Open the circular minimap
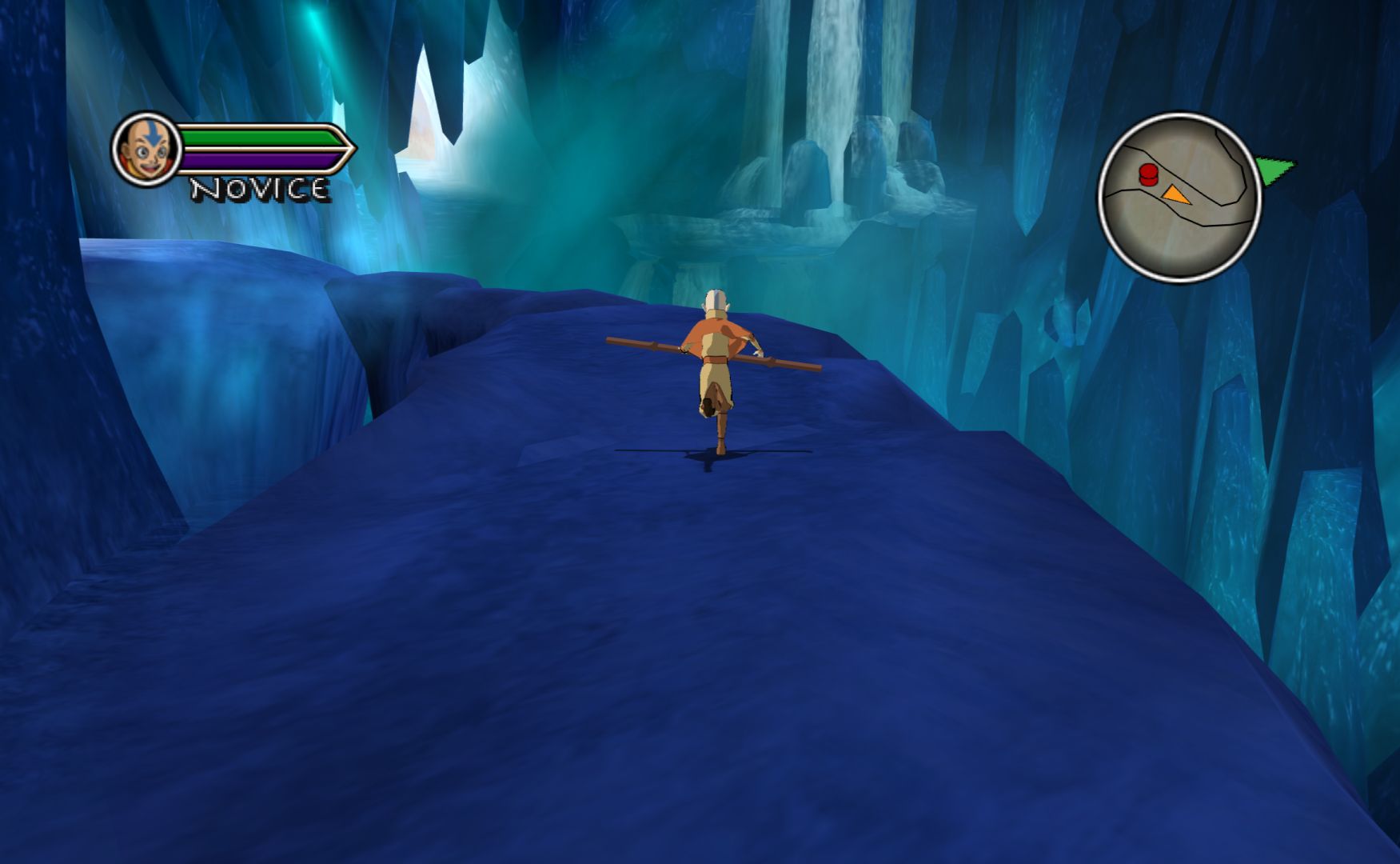Screen dimensions: 1400x864 [x=1179, y=198]
